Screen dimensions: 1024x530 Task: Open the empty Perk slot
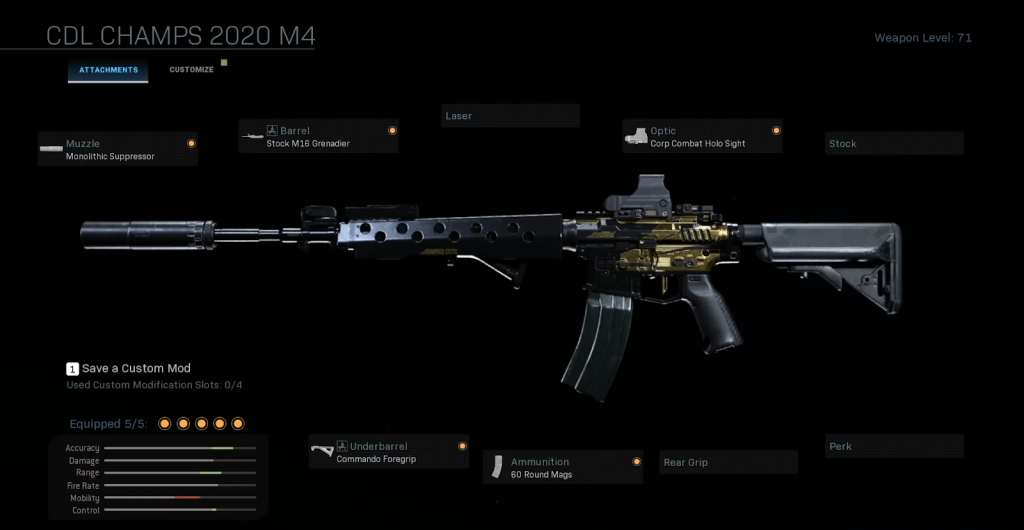894,446
